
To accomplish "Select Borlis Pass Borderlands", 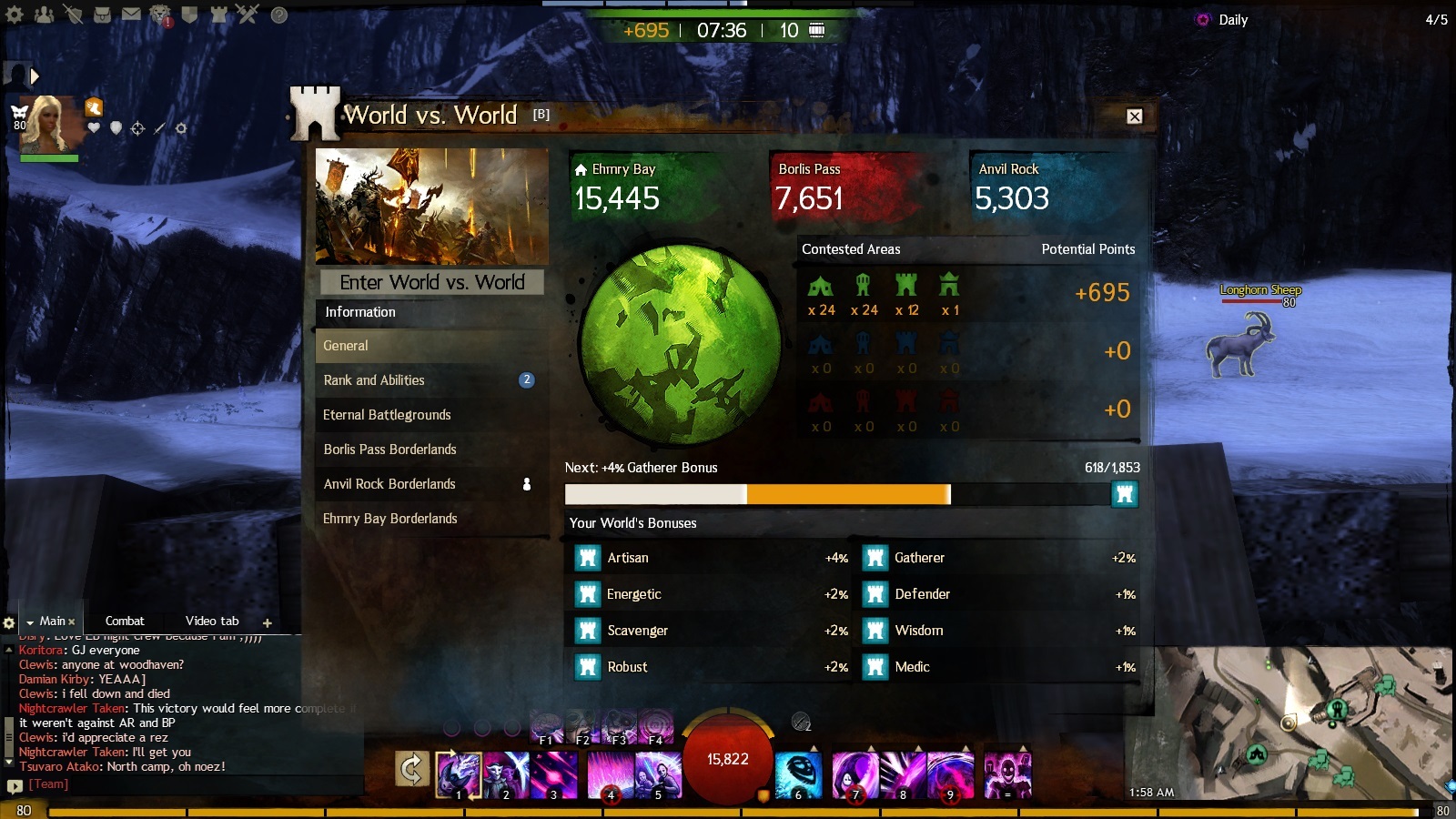I will [431, 450].
